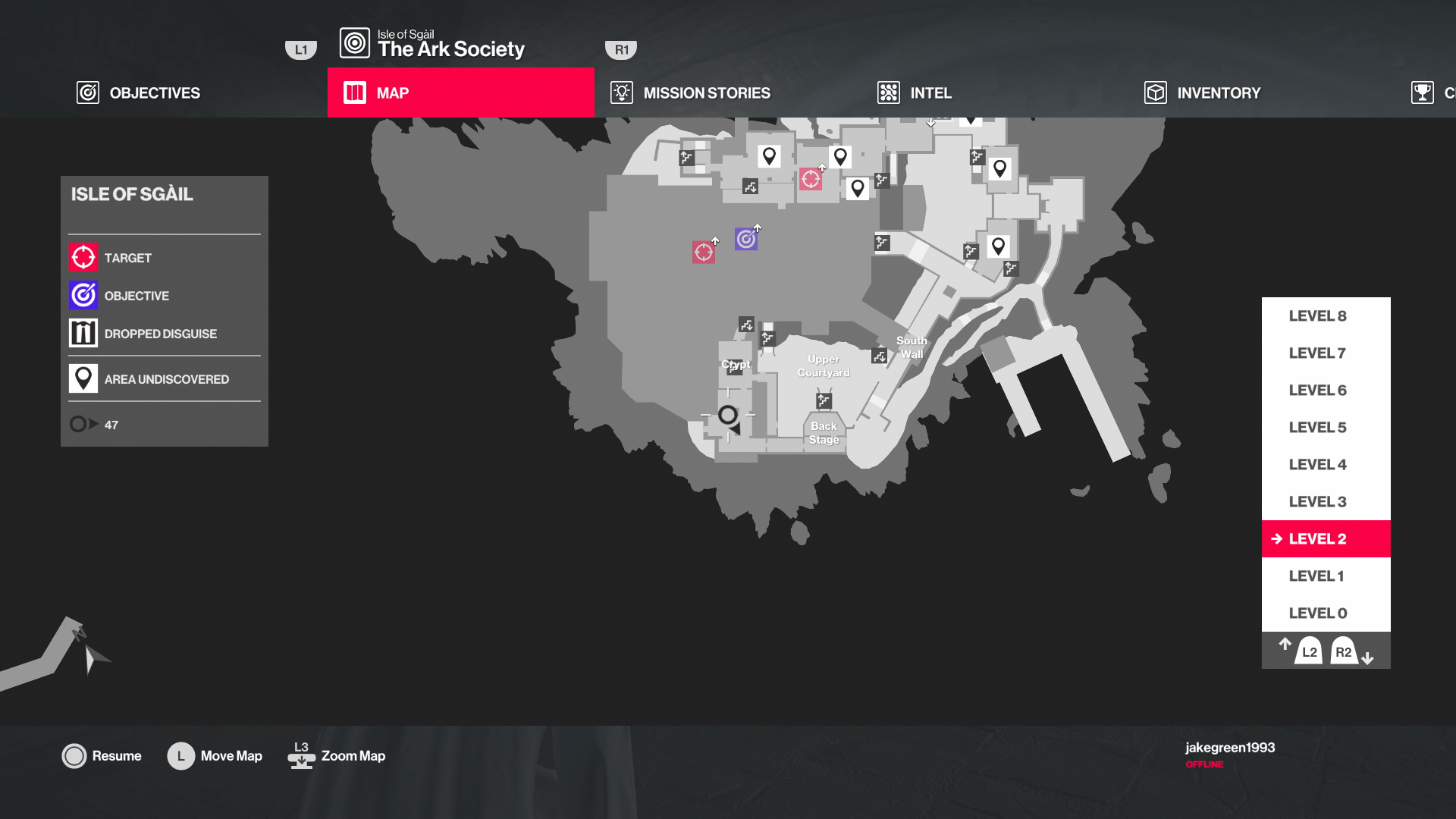
Task: Click the R2 level-down button
Action: [1344, 651]
